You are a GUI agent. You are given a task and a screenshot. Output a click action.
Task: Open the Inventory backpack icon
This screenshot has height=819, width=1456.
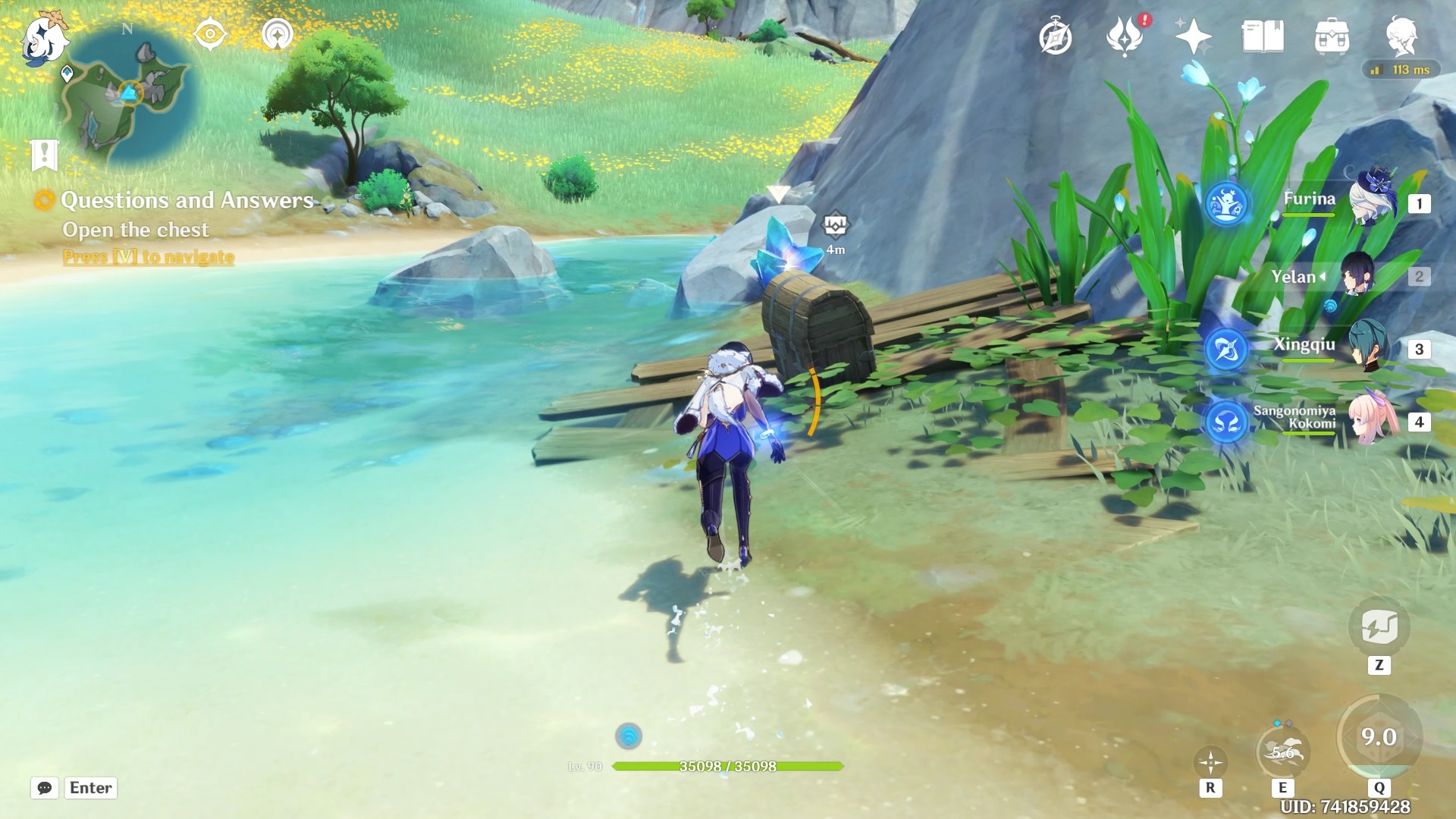point(1332,36)
